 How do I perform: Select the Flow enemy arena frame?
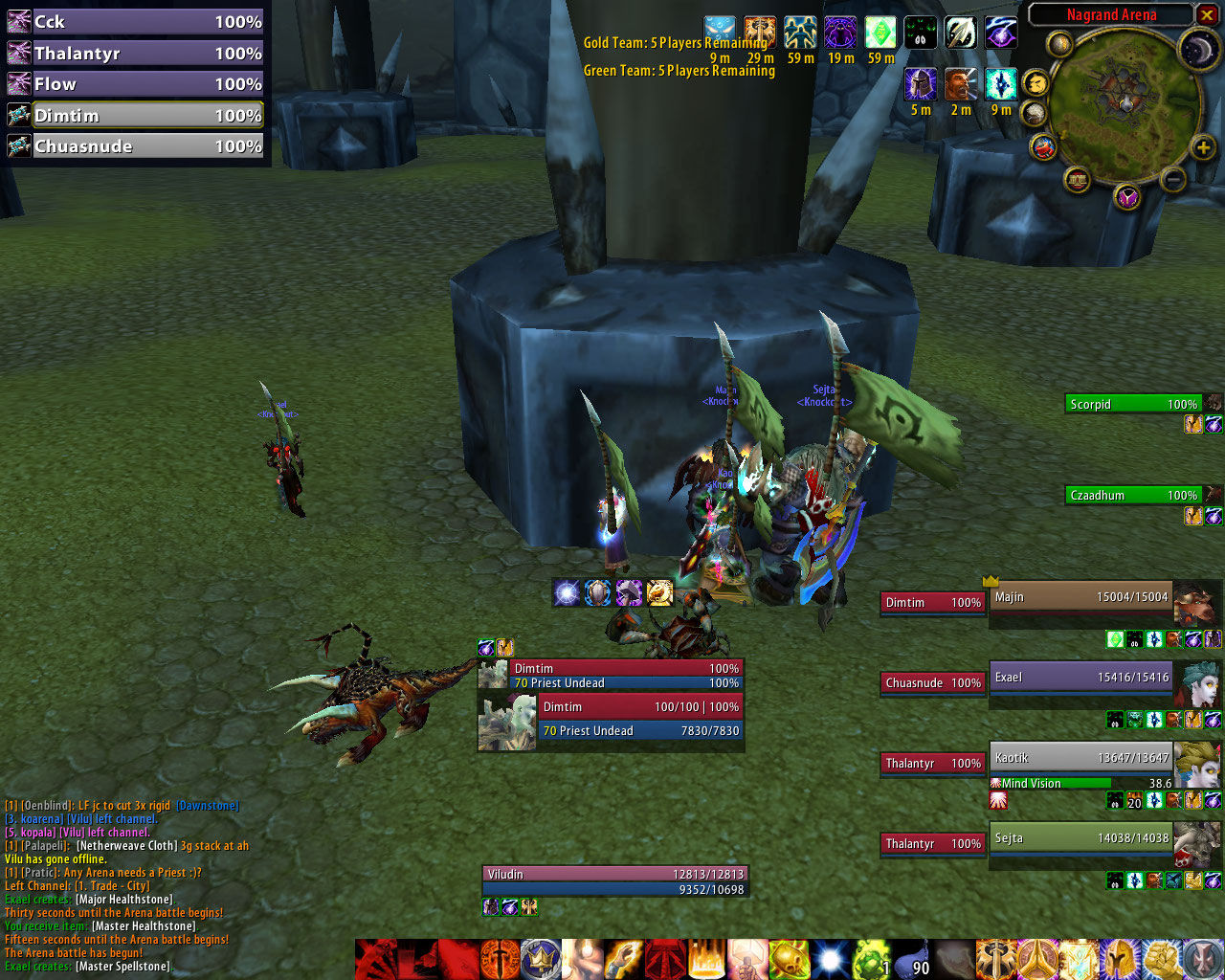134,84
